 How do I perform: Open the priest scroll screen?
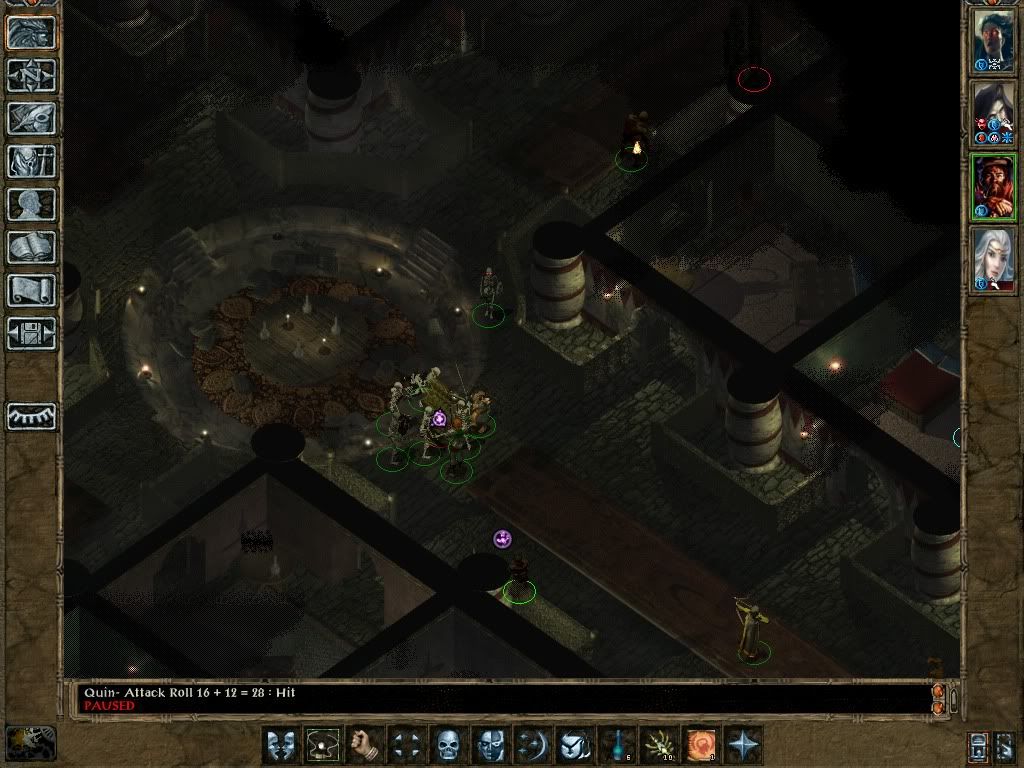(32, 290)
